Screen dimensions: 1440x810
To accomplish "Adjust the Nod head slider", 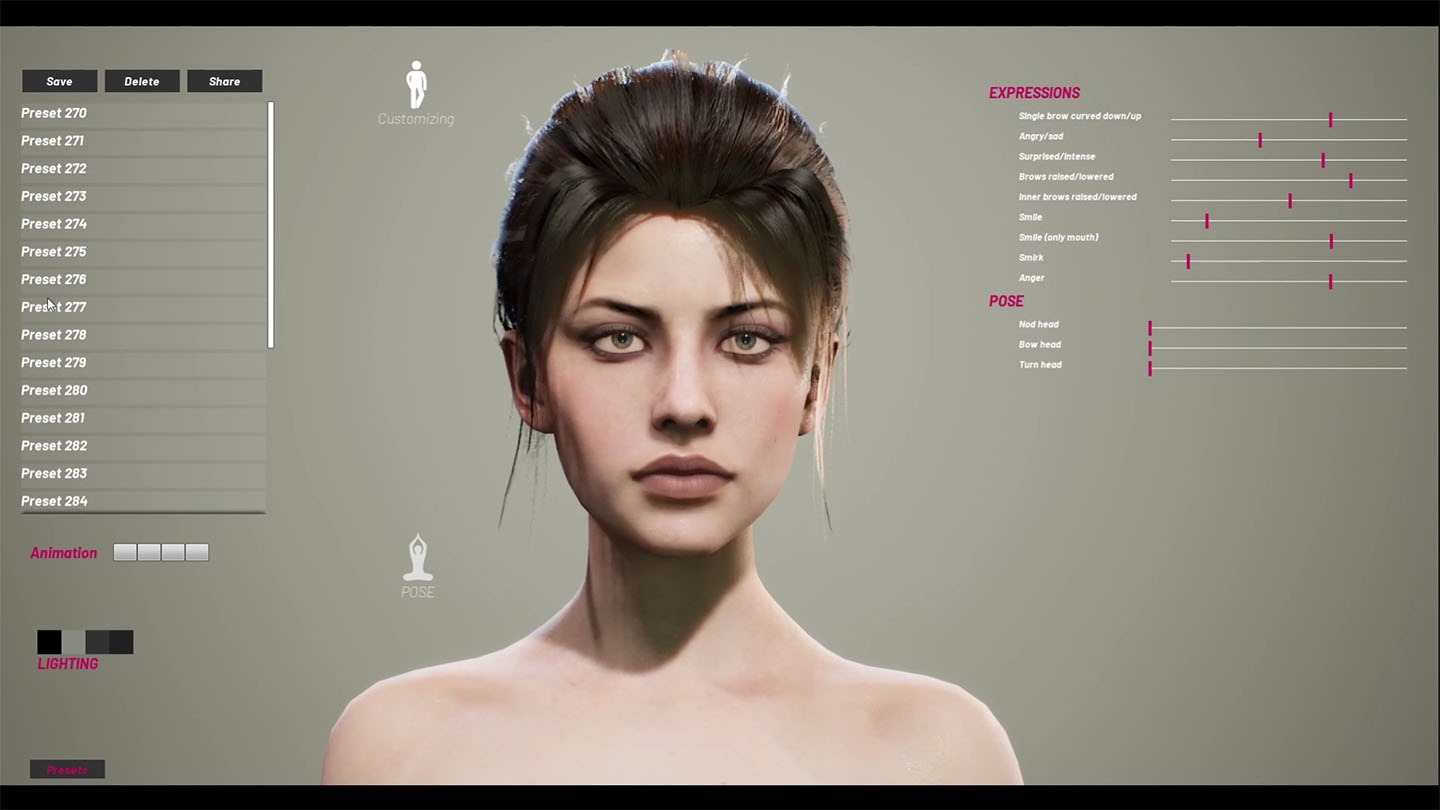I will coord(1150,328).
